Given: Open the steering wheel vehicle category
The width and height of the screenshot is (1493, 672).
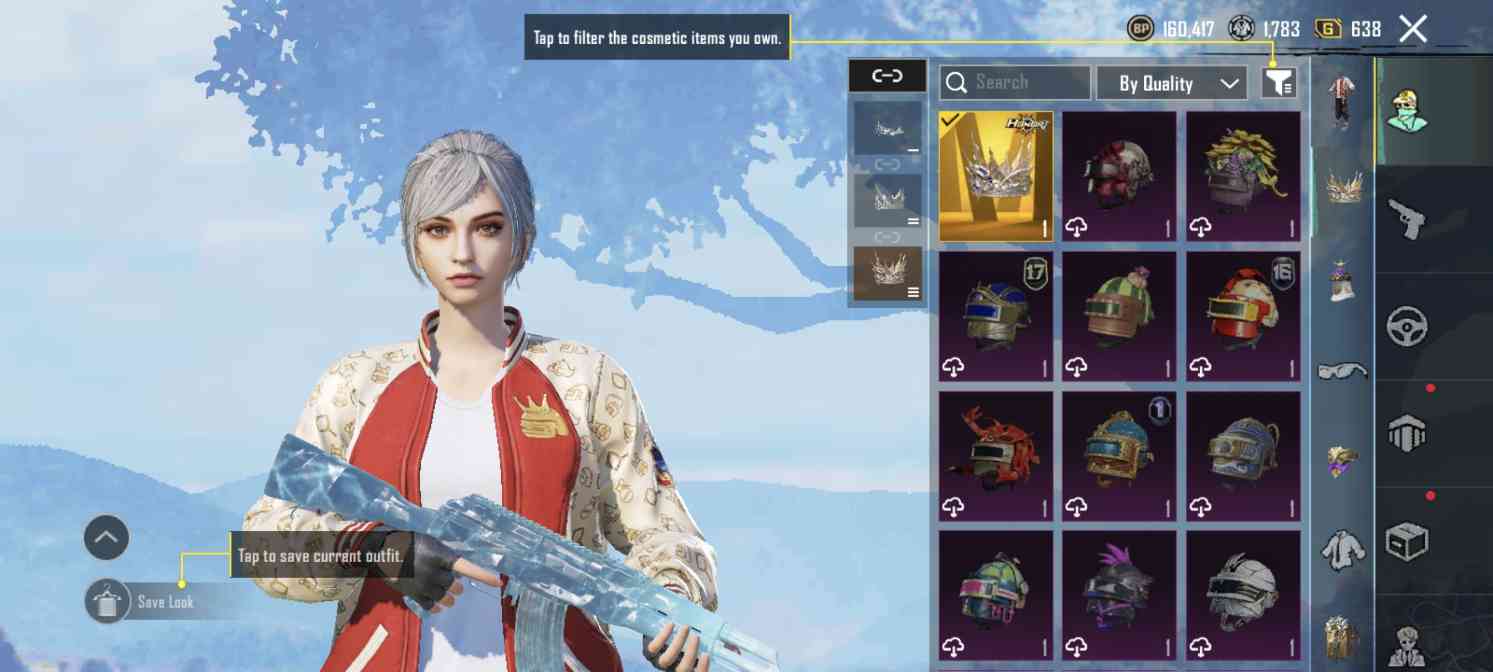Looking at the screenshot, I should [1406, 326].
